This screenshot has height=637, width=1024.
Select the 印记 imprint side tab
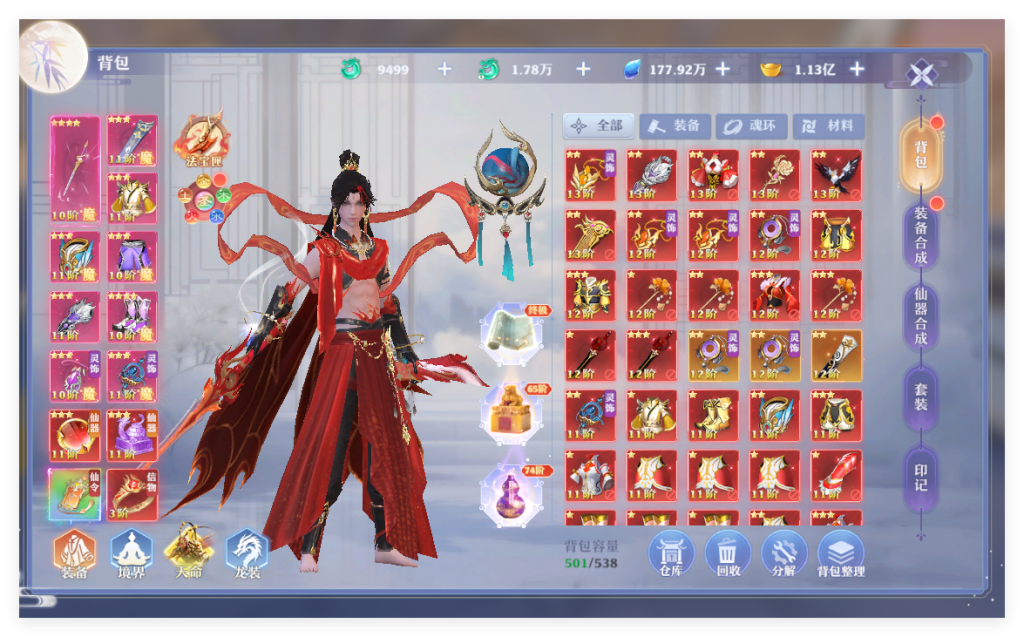tap(920, 474)
